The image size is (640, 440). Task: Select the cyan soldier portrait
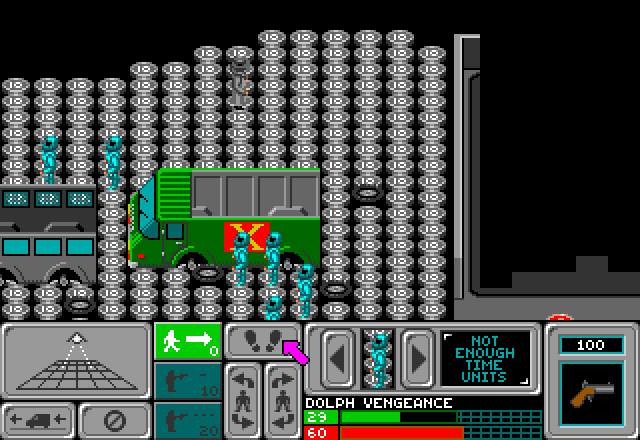point(378,358)
